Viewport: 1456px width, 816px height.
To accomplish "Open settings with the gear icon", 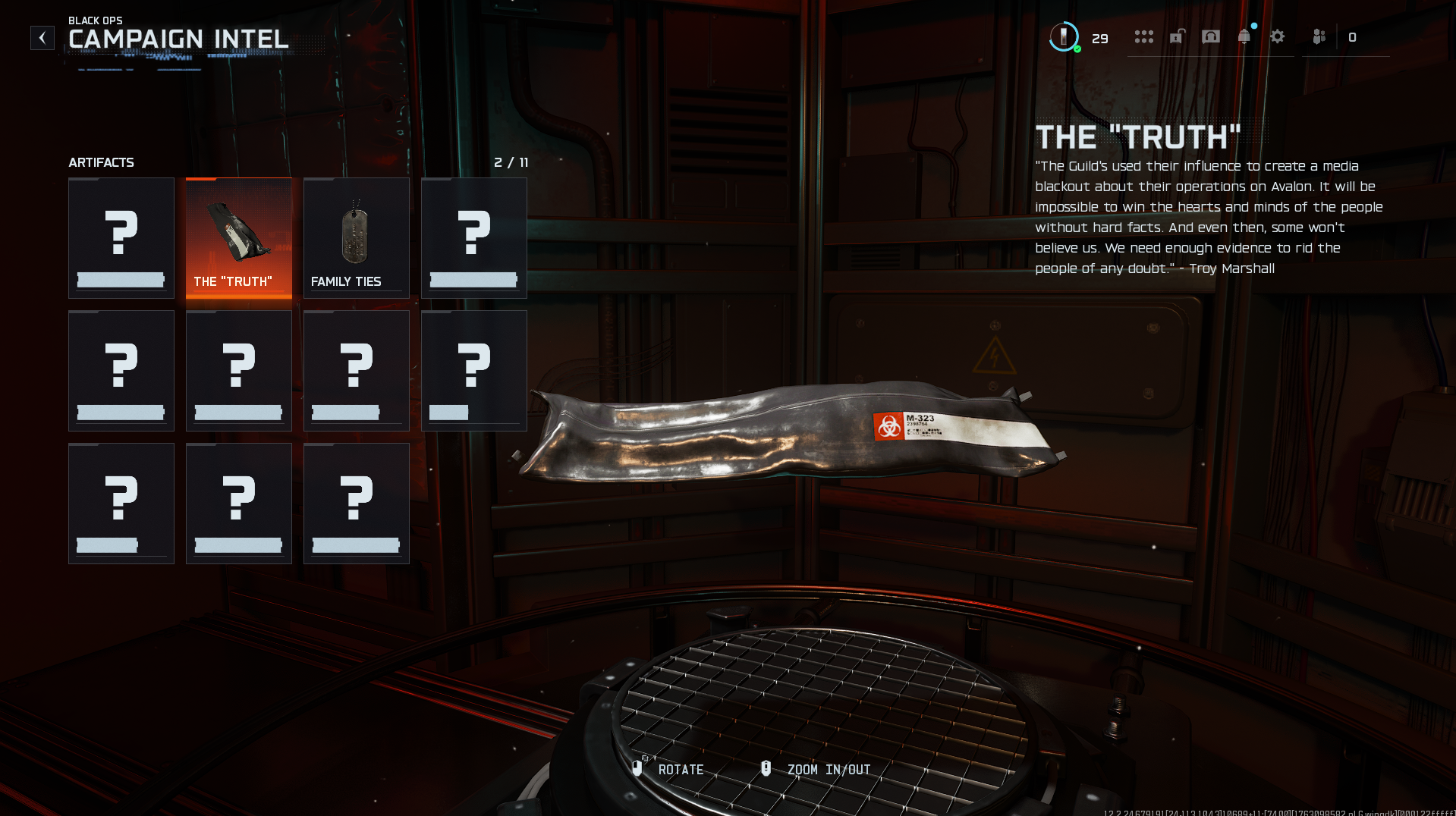I will [x=1278, y=37].
